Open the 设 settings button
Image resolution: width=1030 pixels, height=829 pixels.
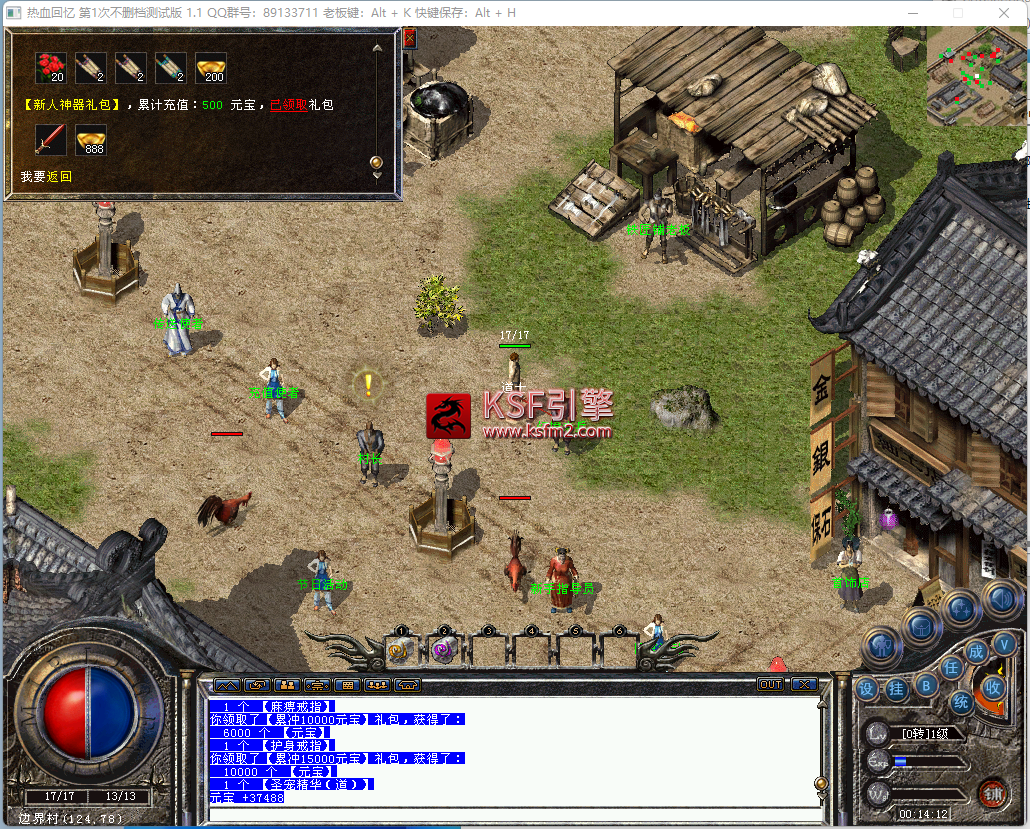[x=867, y=689]
